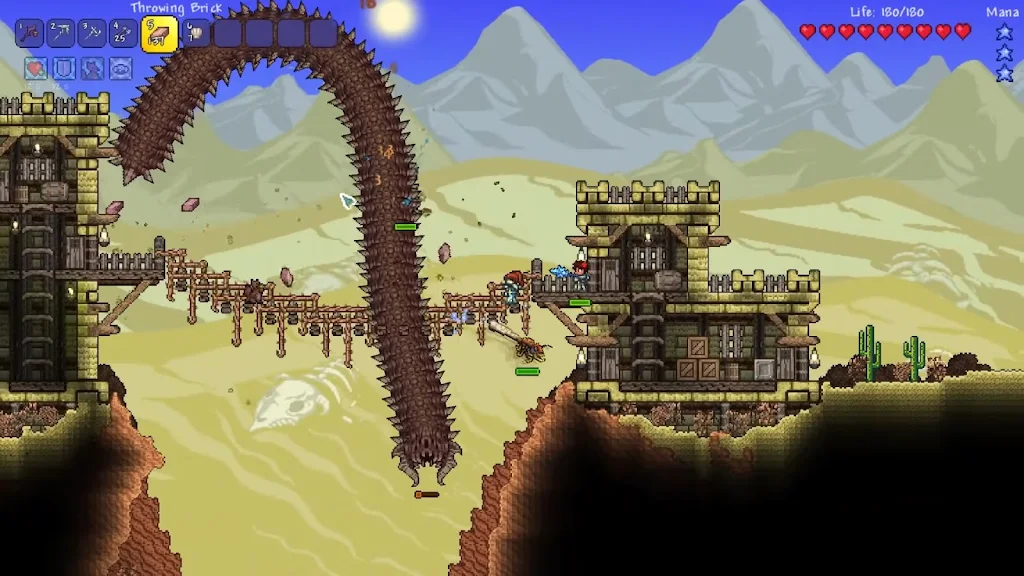Image resolution: width=1024 pixels, height=576 pixels.
Task: Click the fourth buff icon with oval
Action: click(120, 69)
